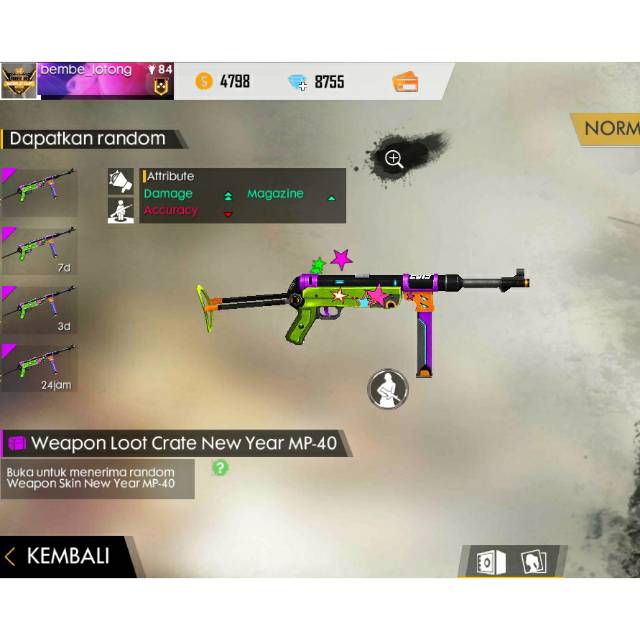Image resolution: width=640 pixels, height=640 pixels.
Task: Go back with the KEMBALI button
Action: [x=66, y=557]
